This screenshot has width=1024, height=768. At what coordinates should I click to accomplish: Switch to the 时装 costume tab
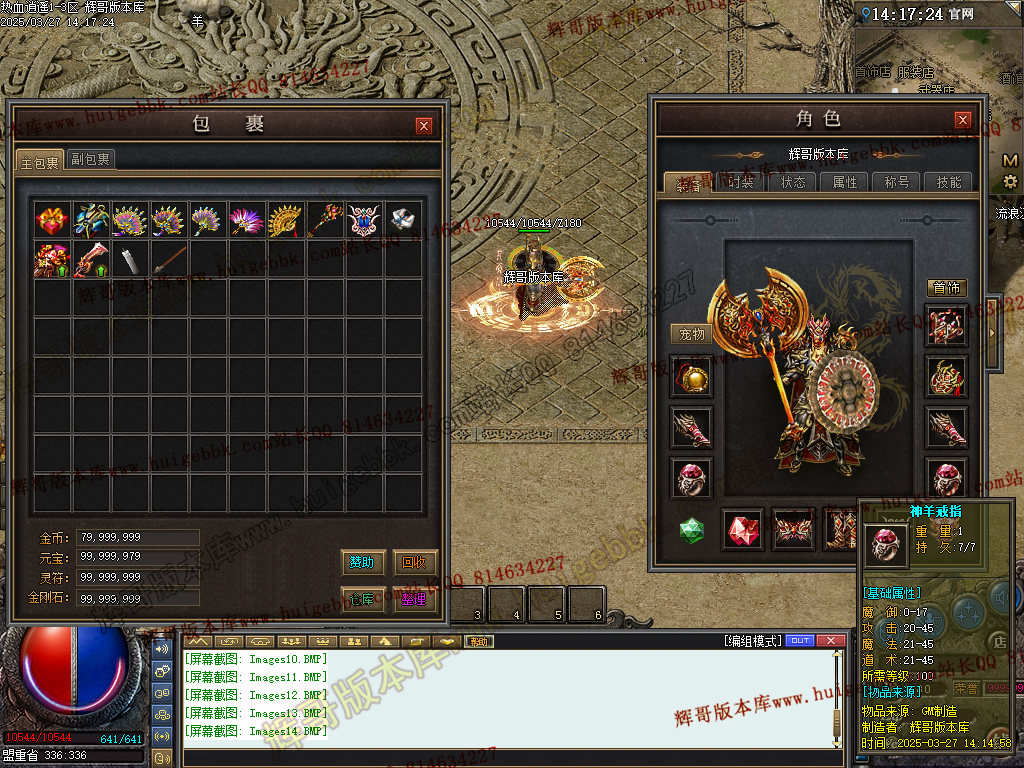[741, 182]
